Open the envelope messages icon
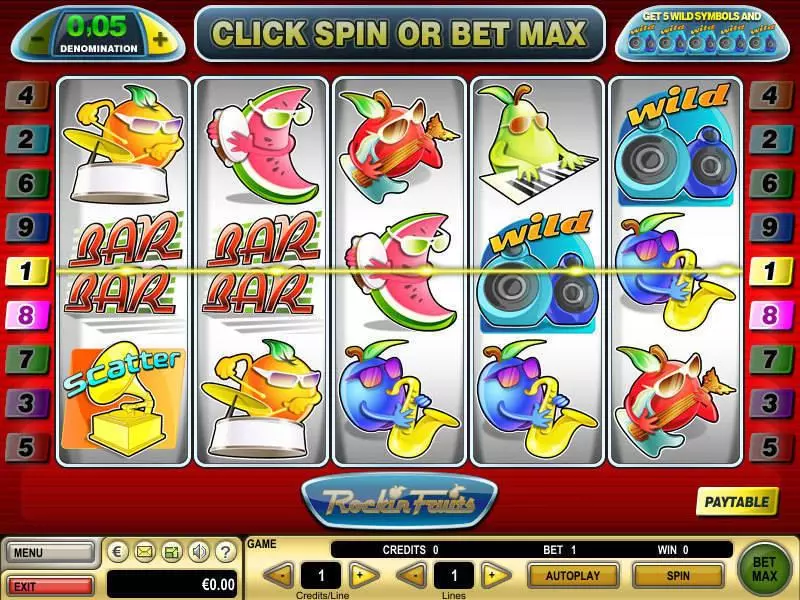Screen dimensions: 800x600 pos(144,551)
